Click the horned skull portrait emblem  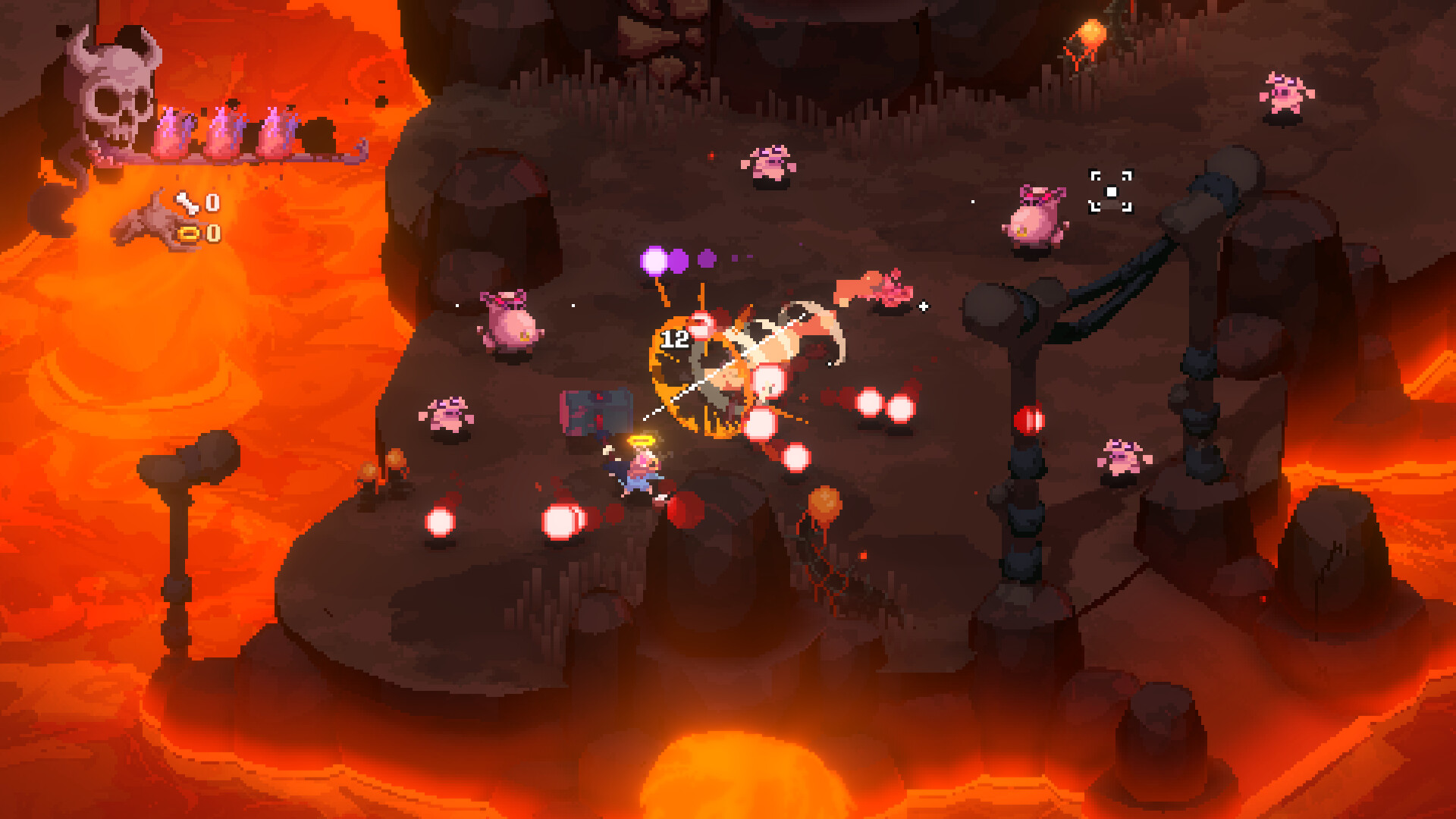click(x=114, y=95)
